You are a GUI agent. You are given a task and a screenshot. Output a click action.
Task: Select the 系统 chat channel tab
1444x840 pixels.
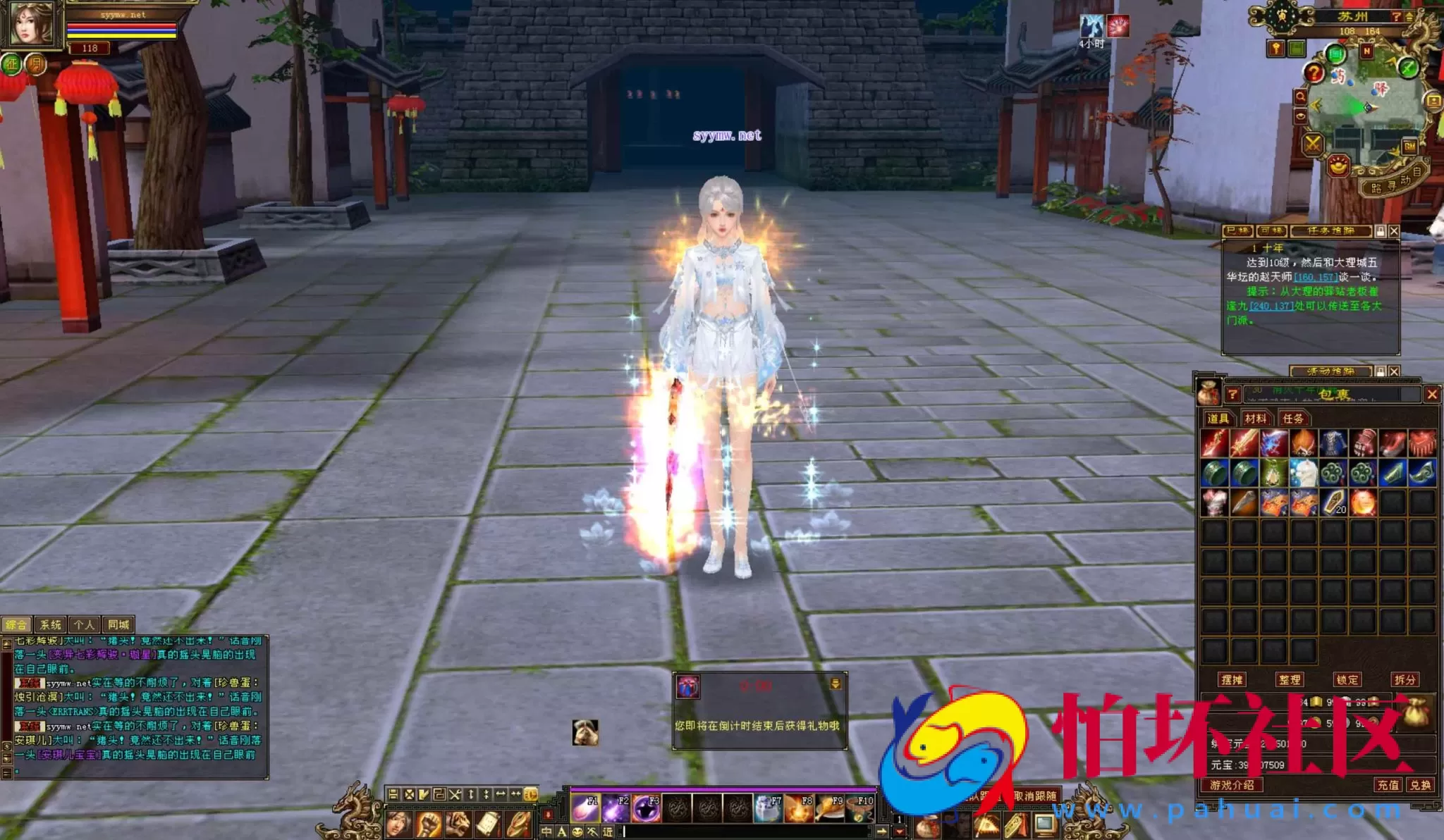click(x=51, y=624)
